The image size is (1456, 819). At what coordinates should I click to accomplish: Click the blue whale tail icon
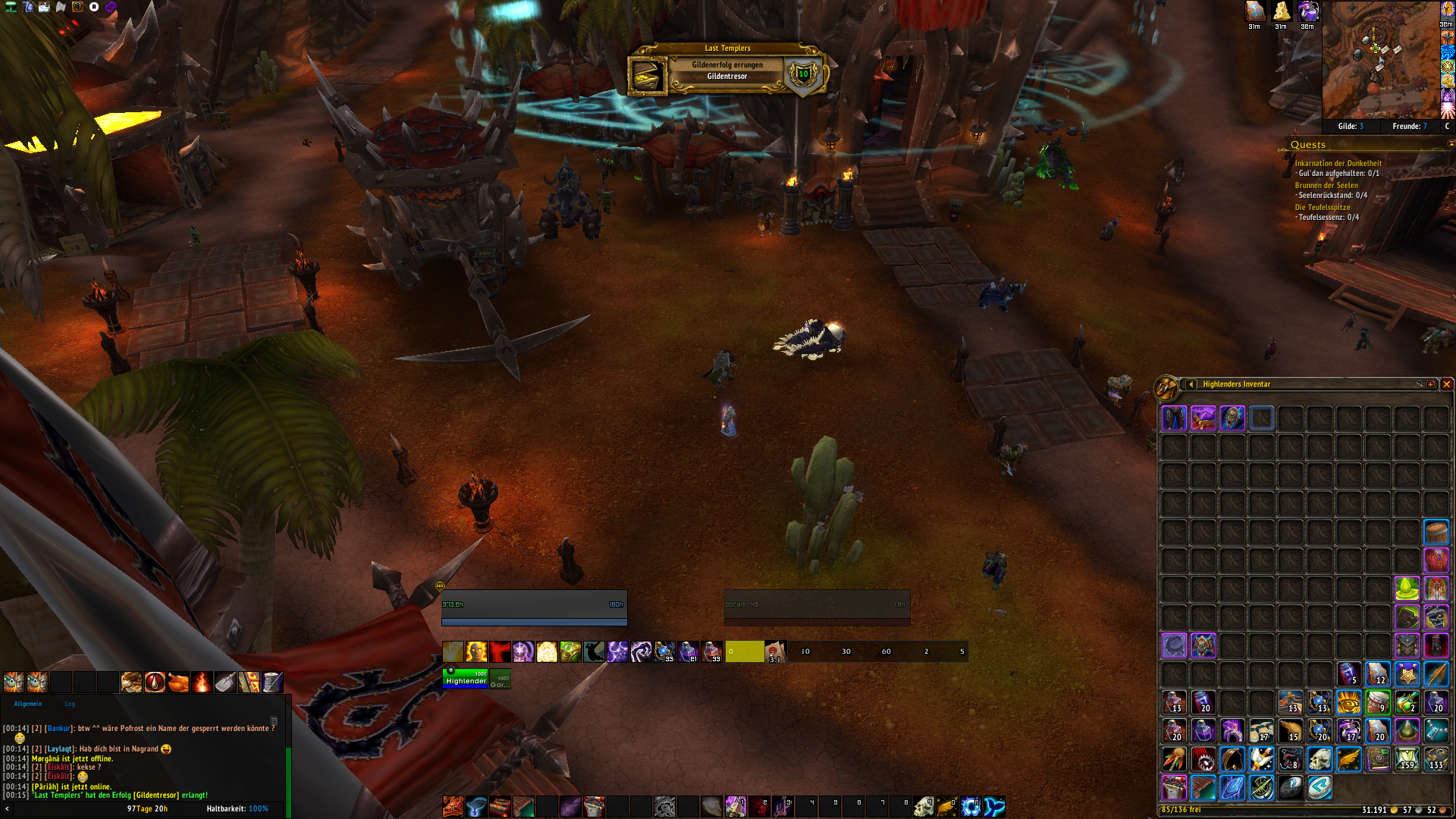pos(994,806)
